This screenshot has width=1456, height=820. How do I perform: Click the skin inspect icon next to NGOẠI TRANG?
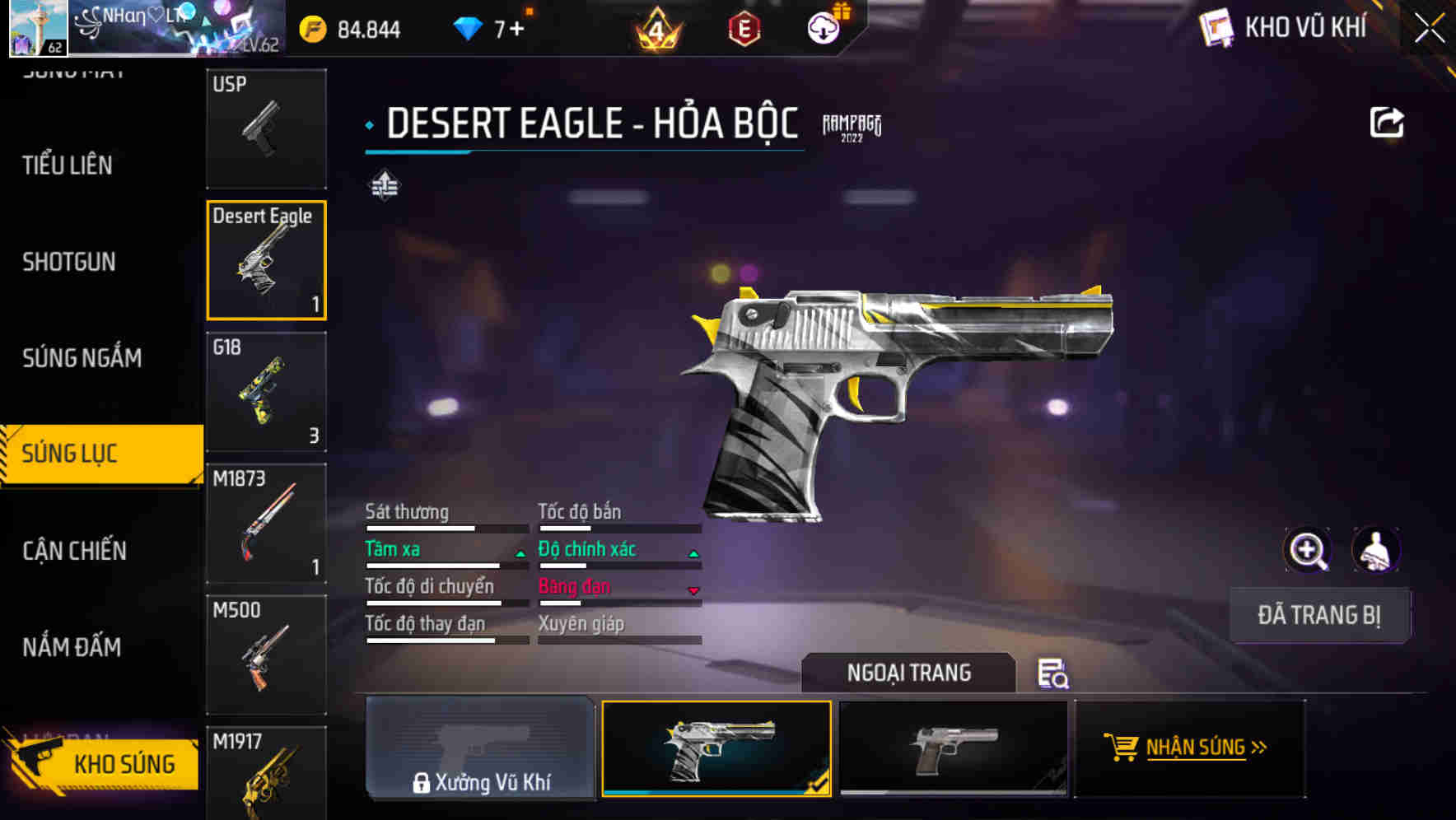tap(1052, 675)
